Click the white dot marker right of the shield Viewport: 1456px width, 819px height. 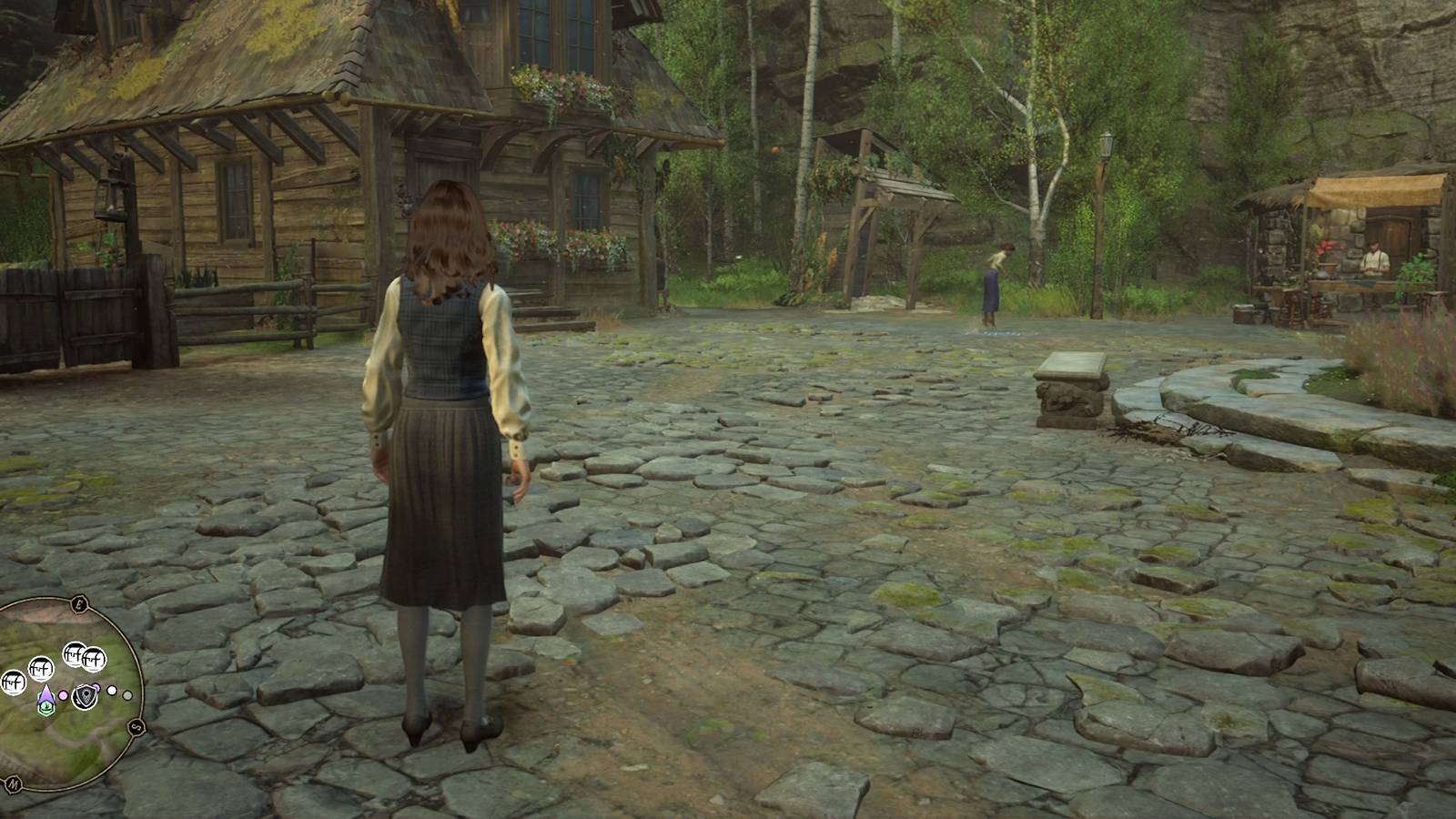point(111,690)
